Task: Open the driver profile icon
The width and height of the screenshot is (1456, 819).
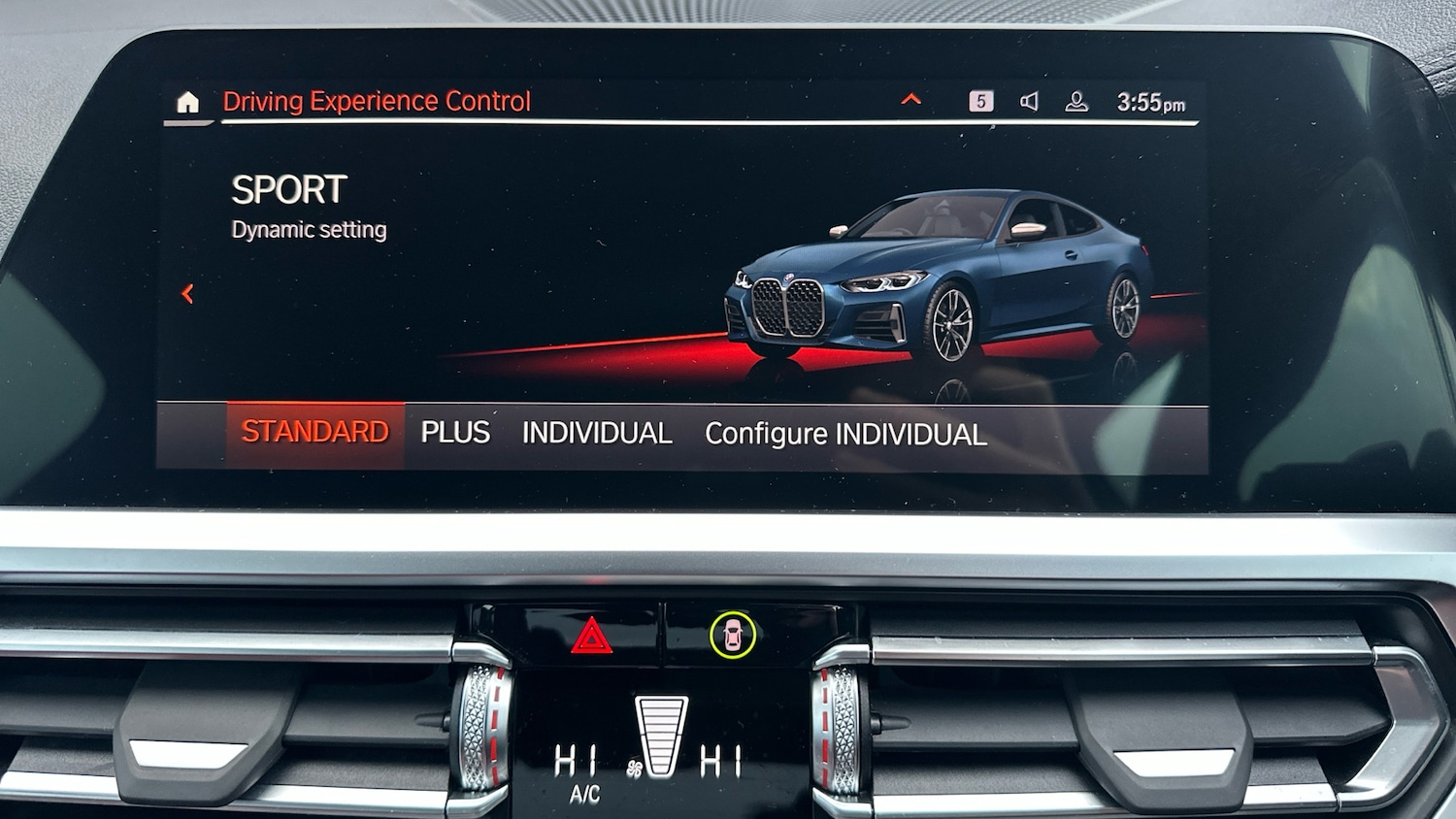Action: click(x=1076, y=102)
